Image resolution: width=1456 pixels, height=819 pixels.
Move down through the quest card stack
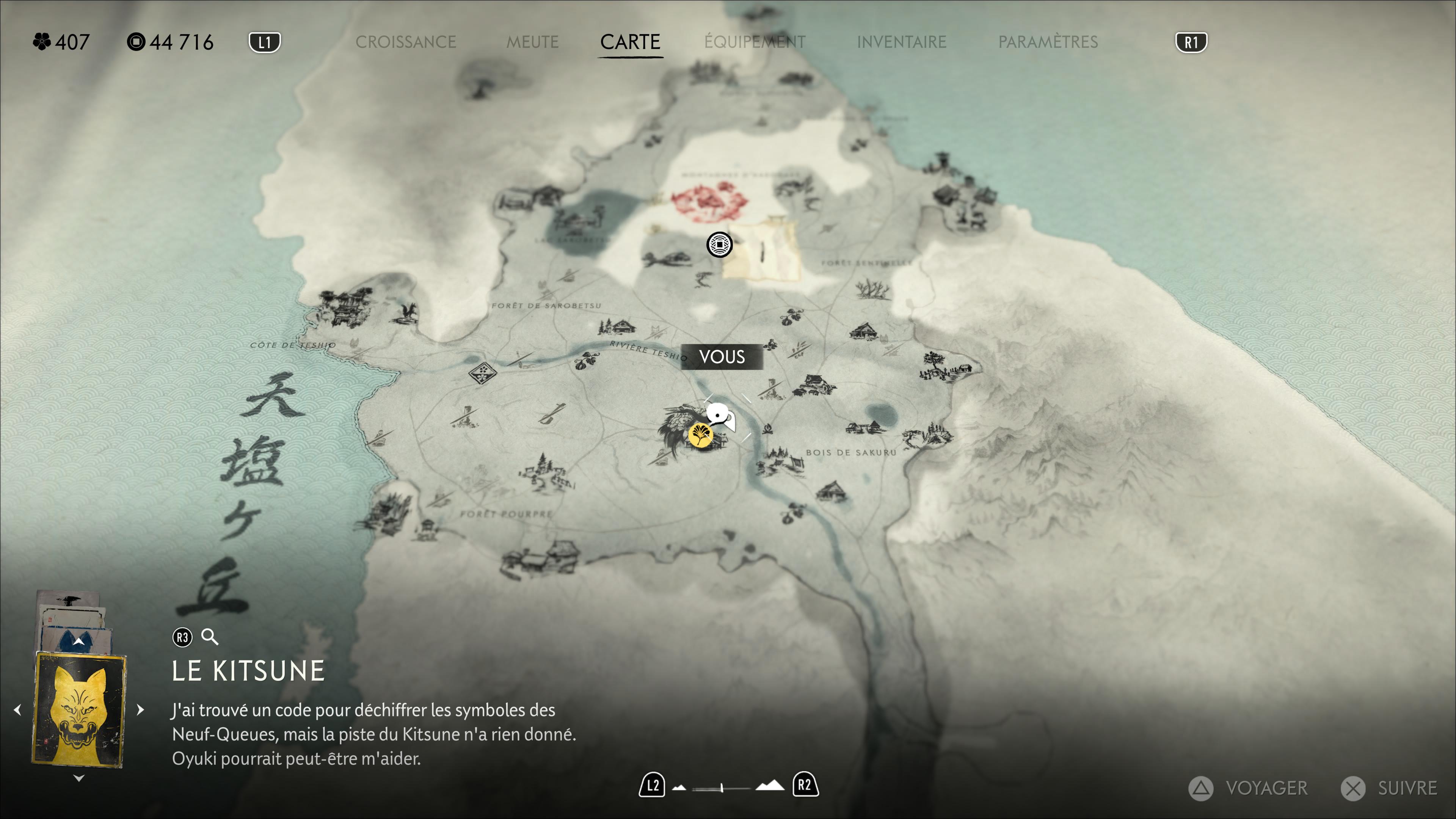(x=79, y=778)
